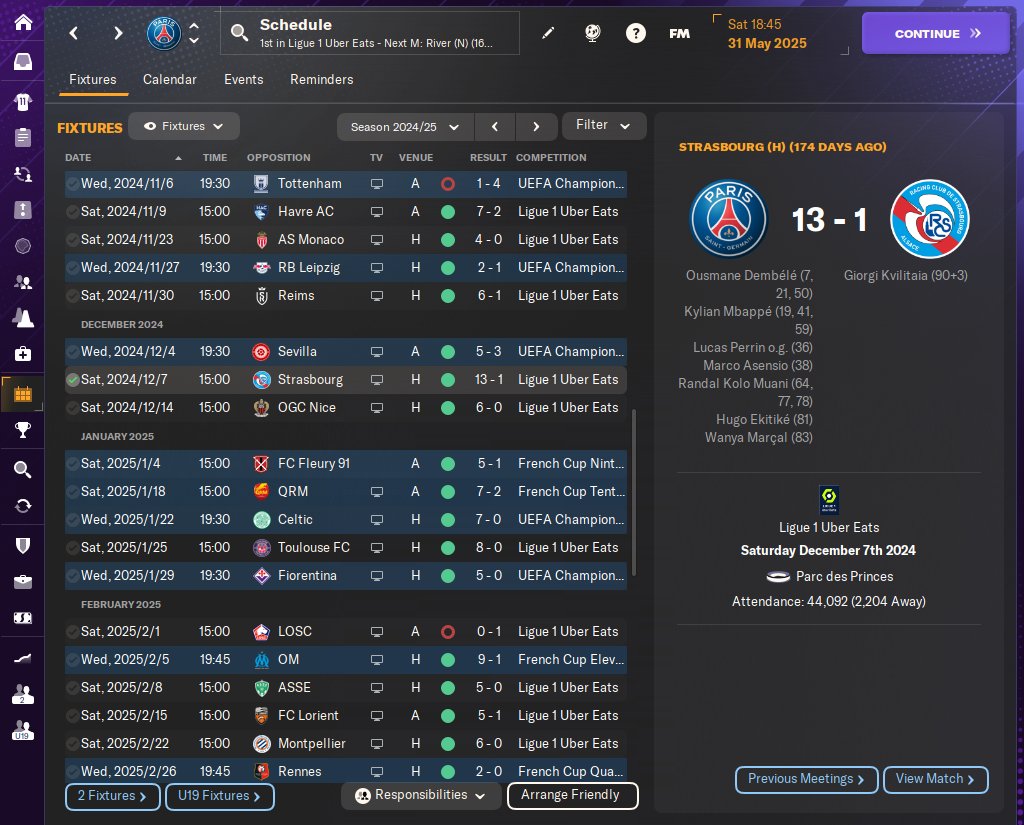Go to the home screen icon

coord(22,22)
